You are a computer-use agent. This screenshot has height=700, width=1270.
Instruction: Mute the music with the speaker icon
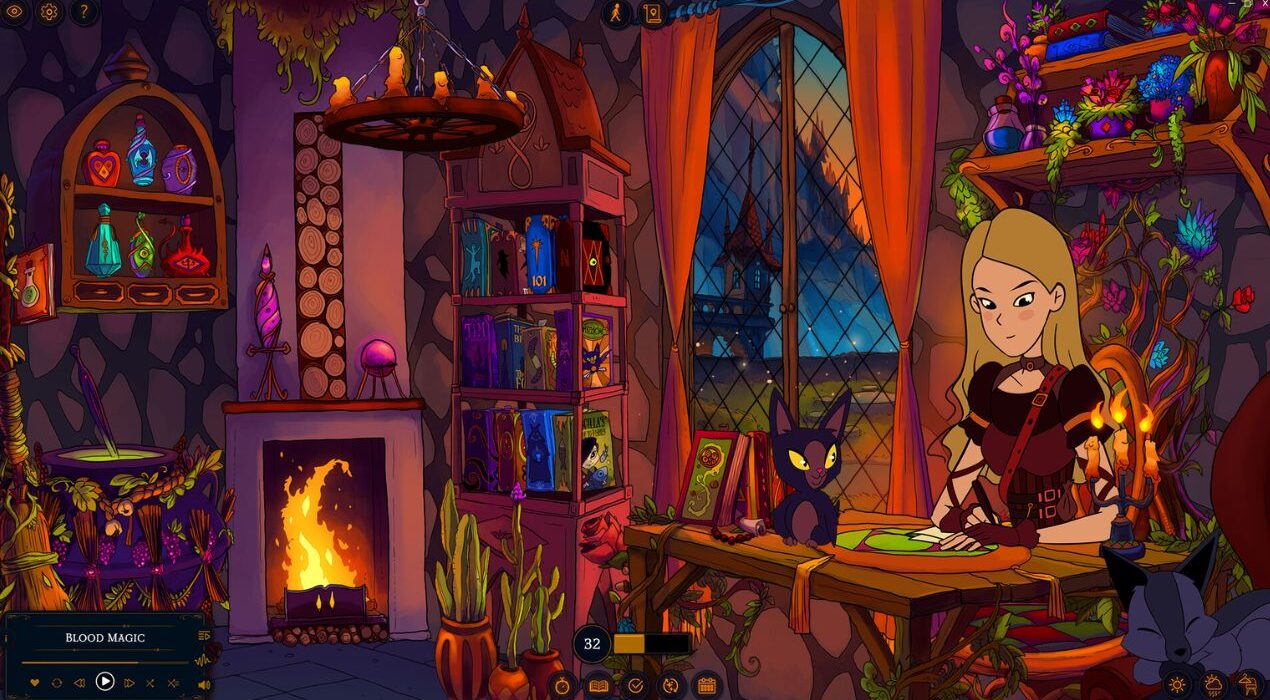[x=204, y=684]
